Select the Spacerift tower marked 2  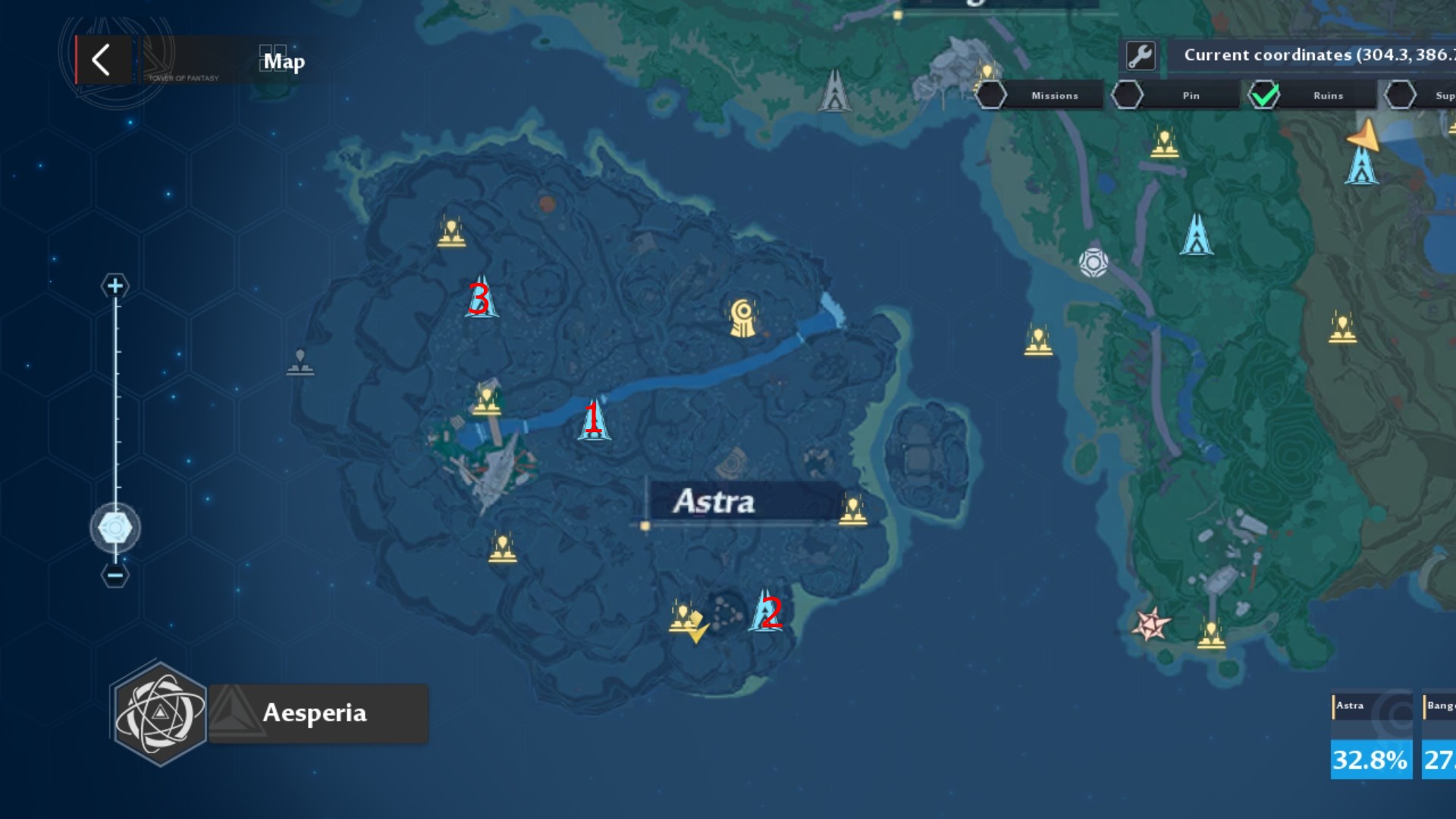point(766,611)
